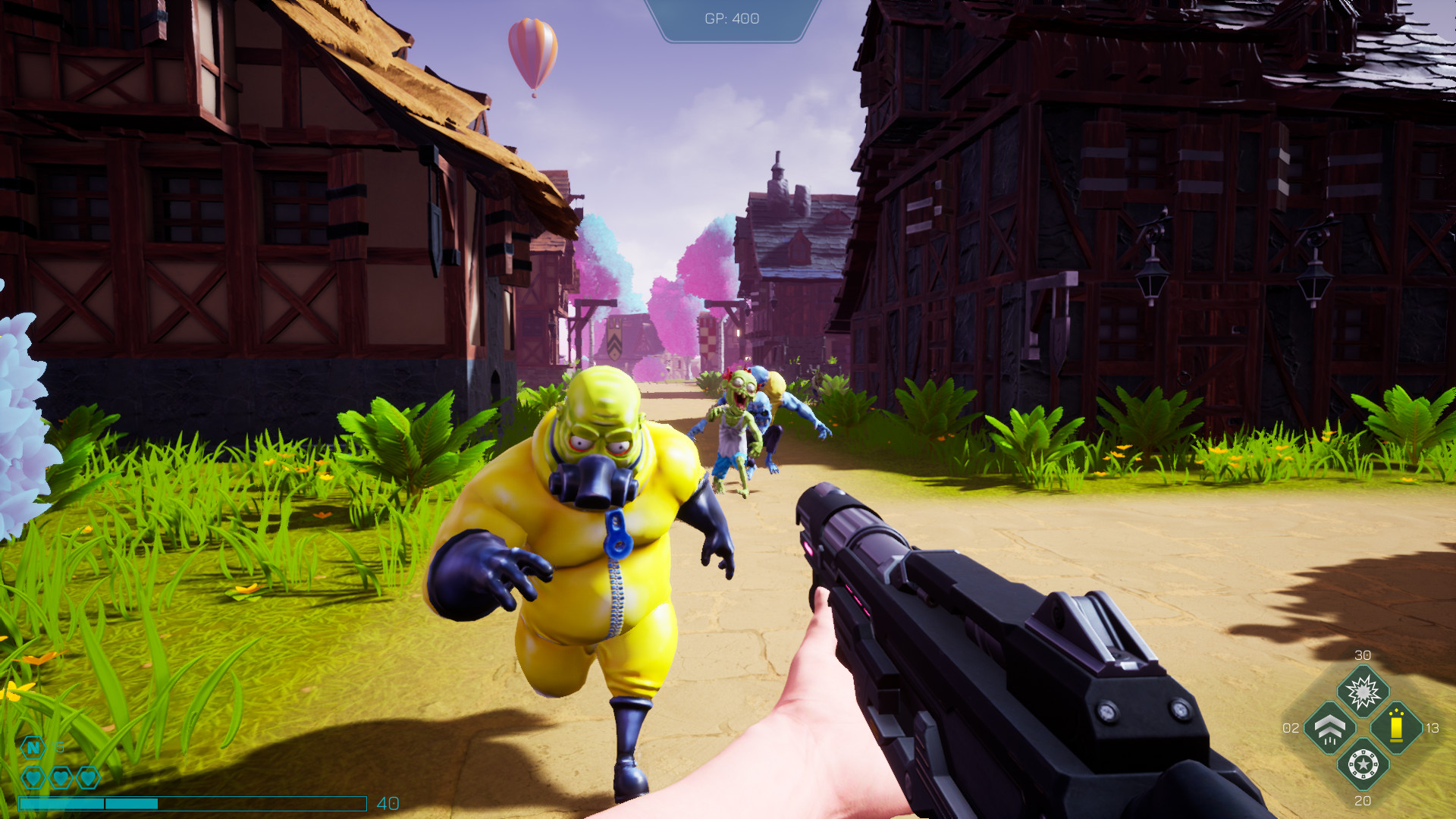Toggle the middle heart indicator
Screen dimensions: 1456x819
[x=60, y=777]
